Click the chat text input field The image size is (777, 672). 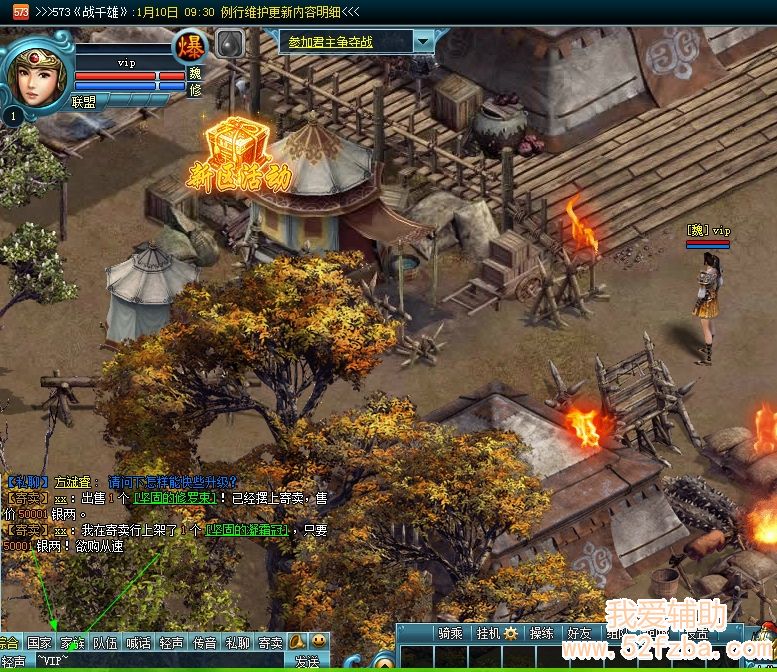click(160, 662)
